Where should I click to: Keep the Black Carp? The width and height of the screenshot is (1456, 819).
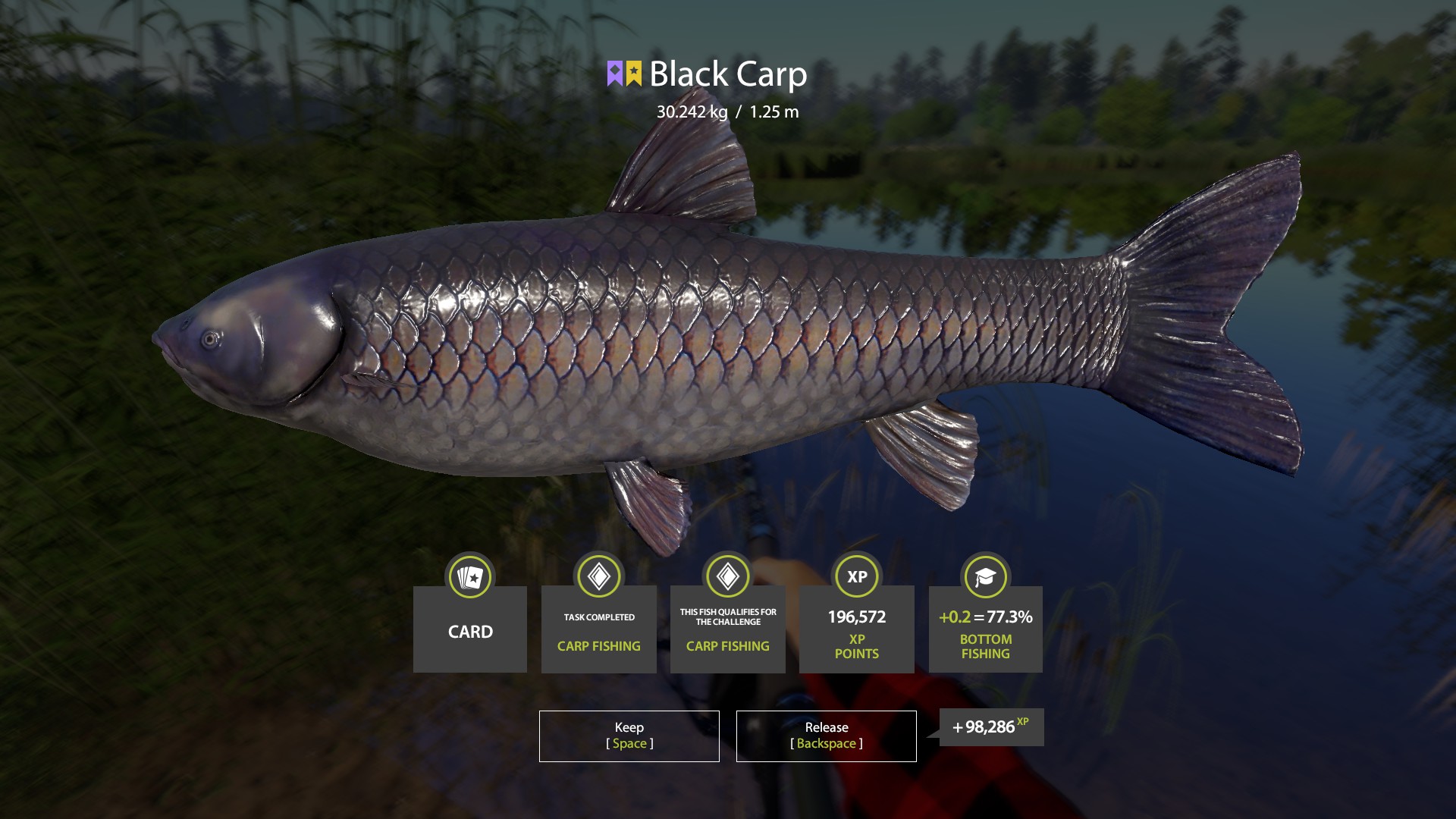point(629,736)
